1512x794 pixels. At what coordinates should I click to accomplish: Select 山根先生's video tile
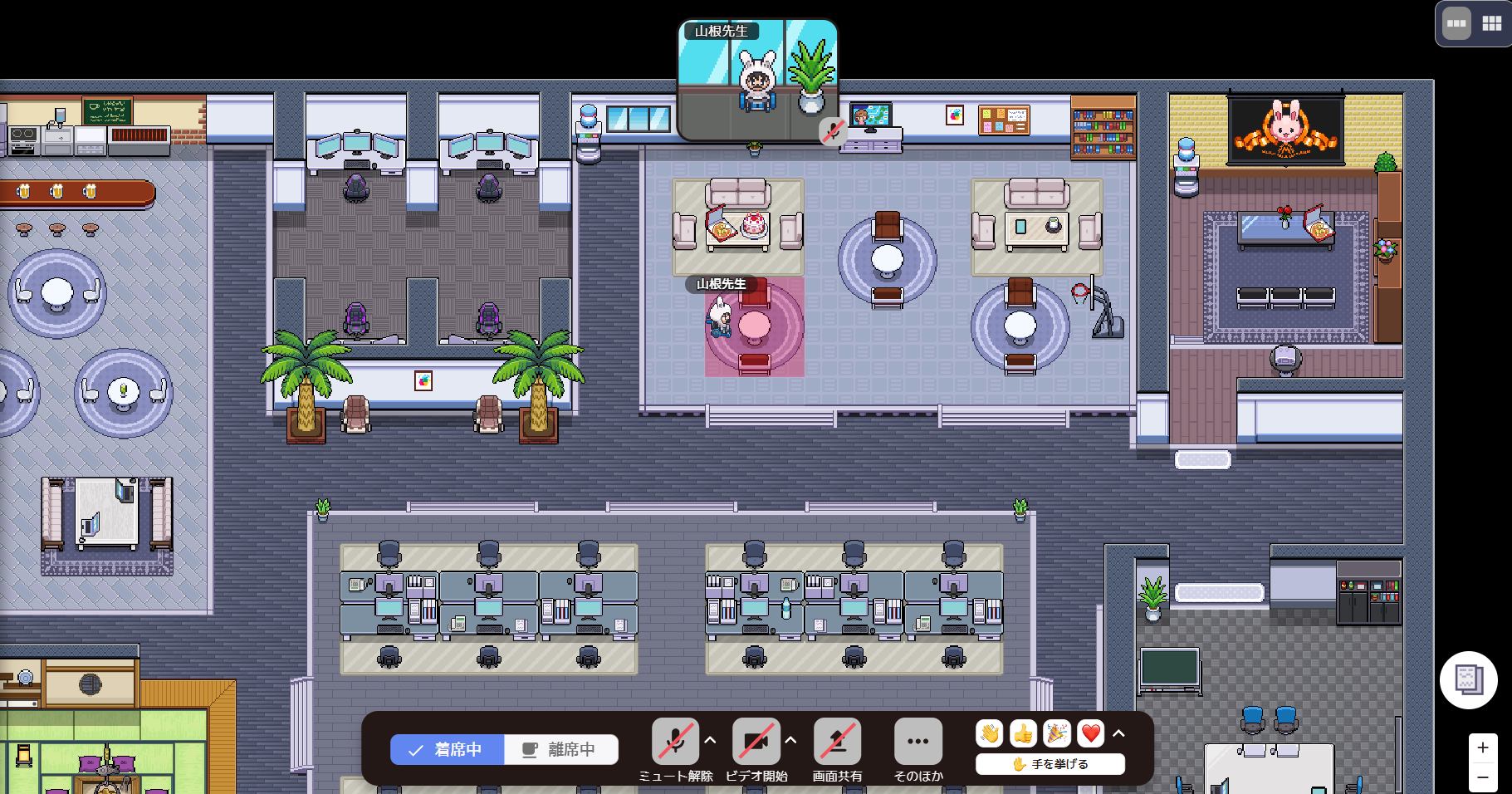(757, 81)
